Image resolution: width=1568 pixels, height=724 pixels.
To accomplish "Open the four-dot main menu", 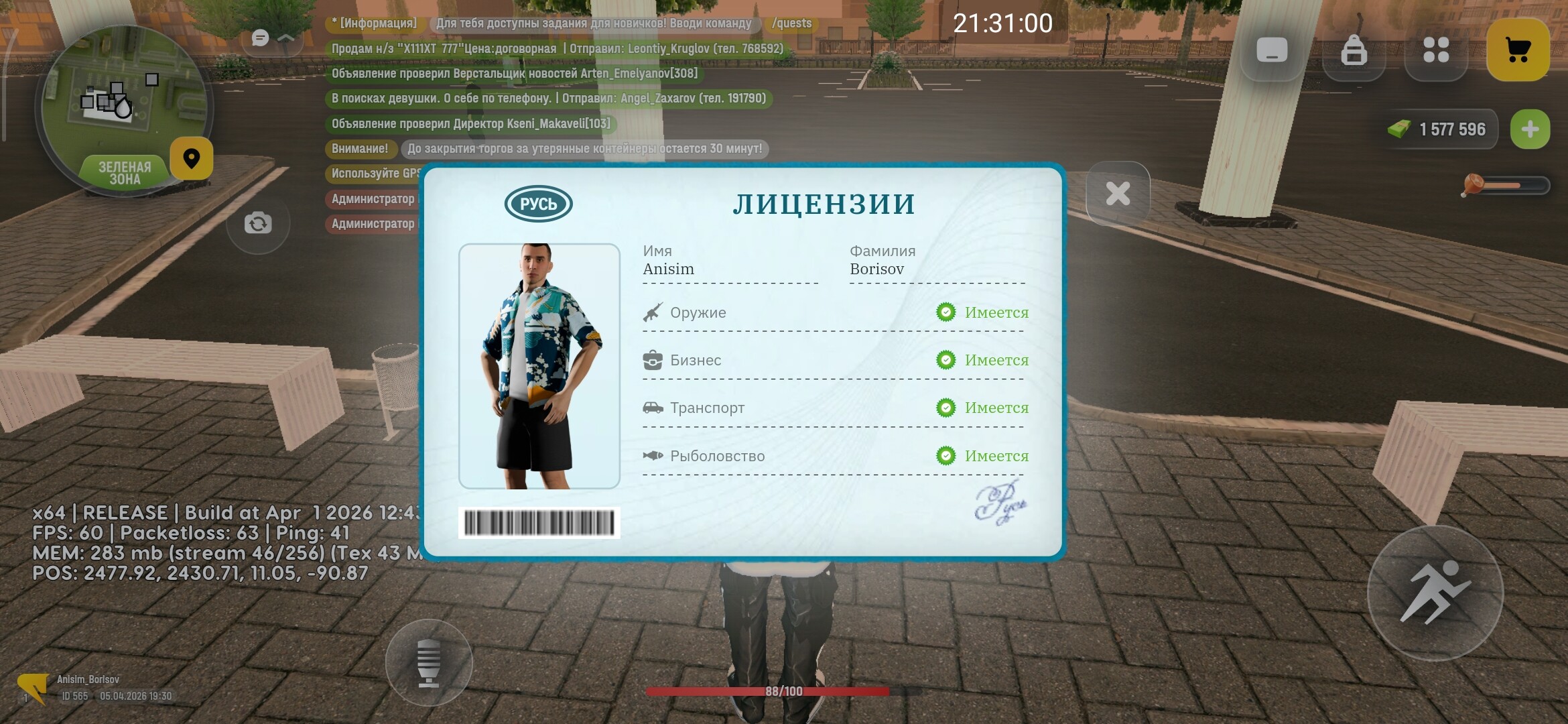I will 1436,50.
